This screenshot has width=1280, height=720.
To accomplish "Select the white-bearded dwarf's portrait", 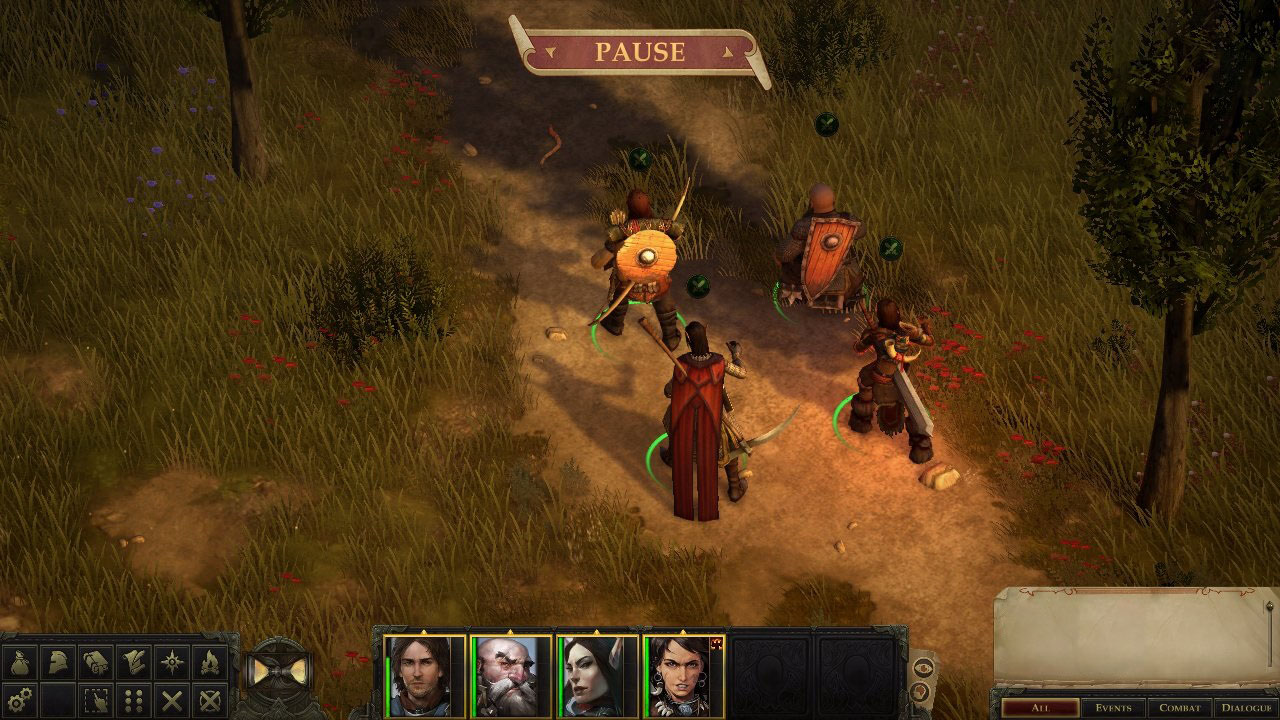I will click(x=511, y=676).
